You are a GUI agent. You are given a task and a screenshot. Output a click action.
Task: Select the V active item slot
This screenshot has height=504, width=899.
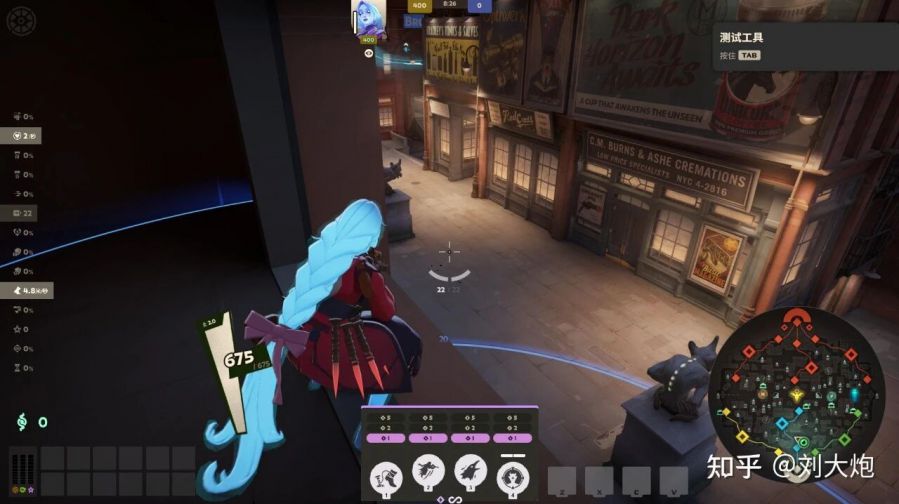tap(673, 480)
